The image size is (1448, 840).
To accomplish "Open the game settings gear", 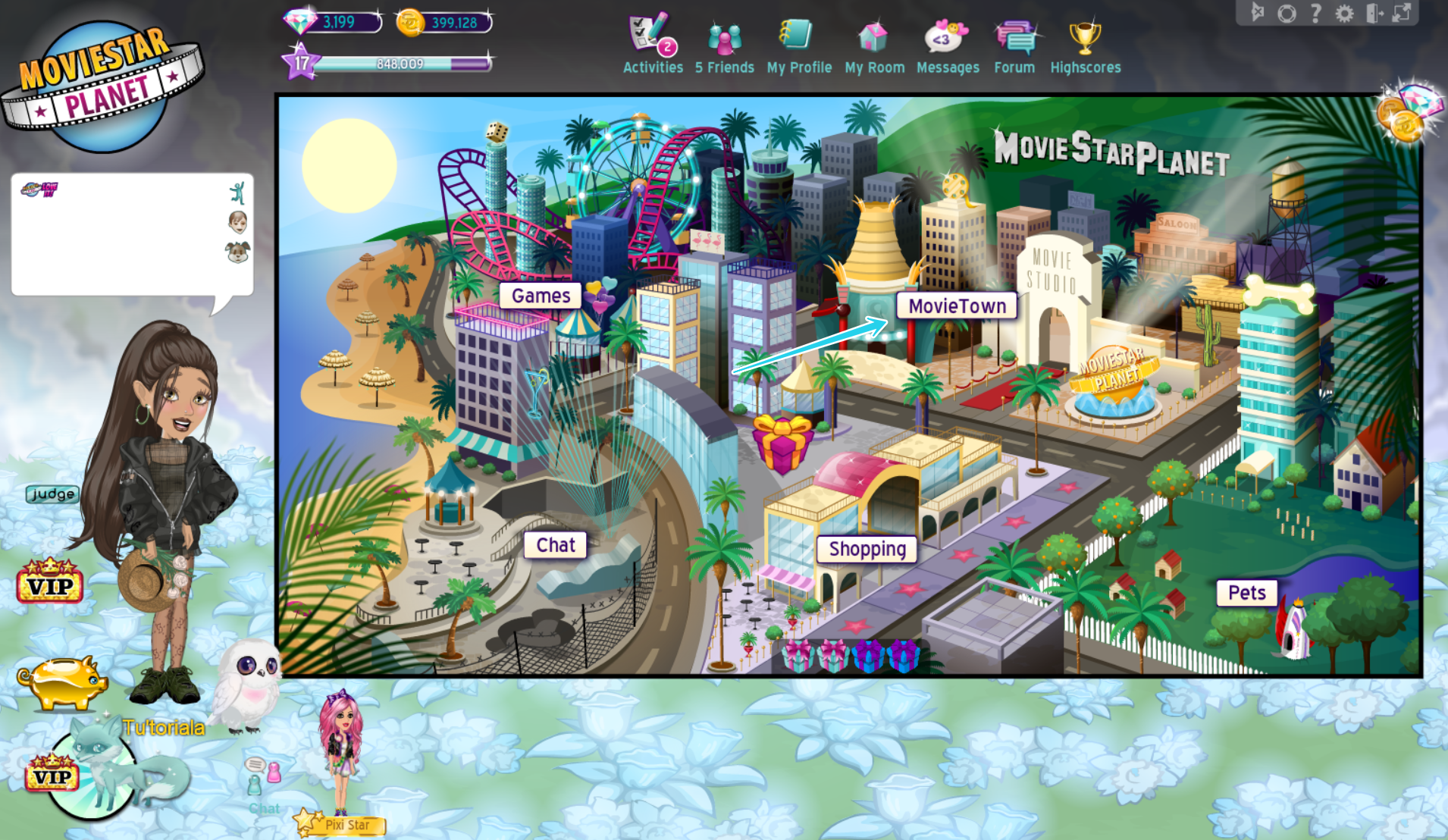I will click(x=1345, y=13).
